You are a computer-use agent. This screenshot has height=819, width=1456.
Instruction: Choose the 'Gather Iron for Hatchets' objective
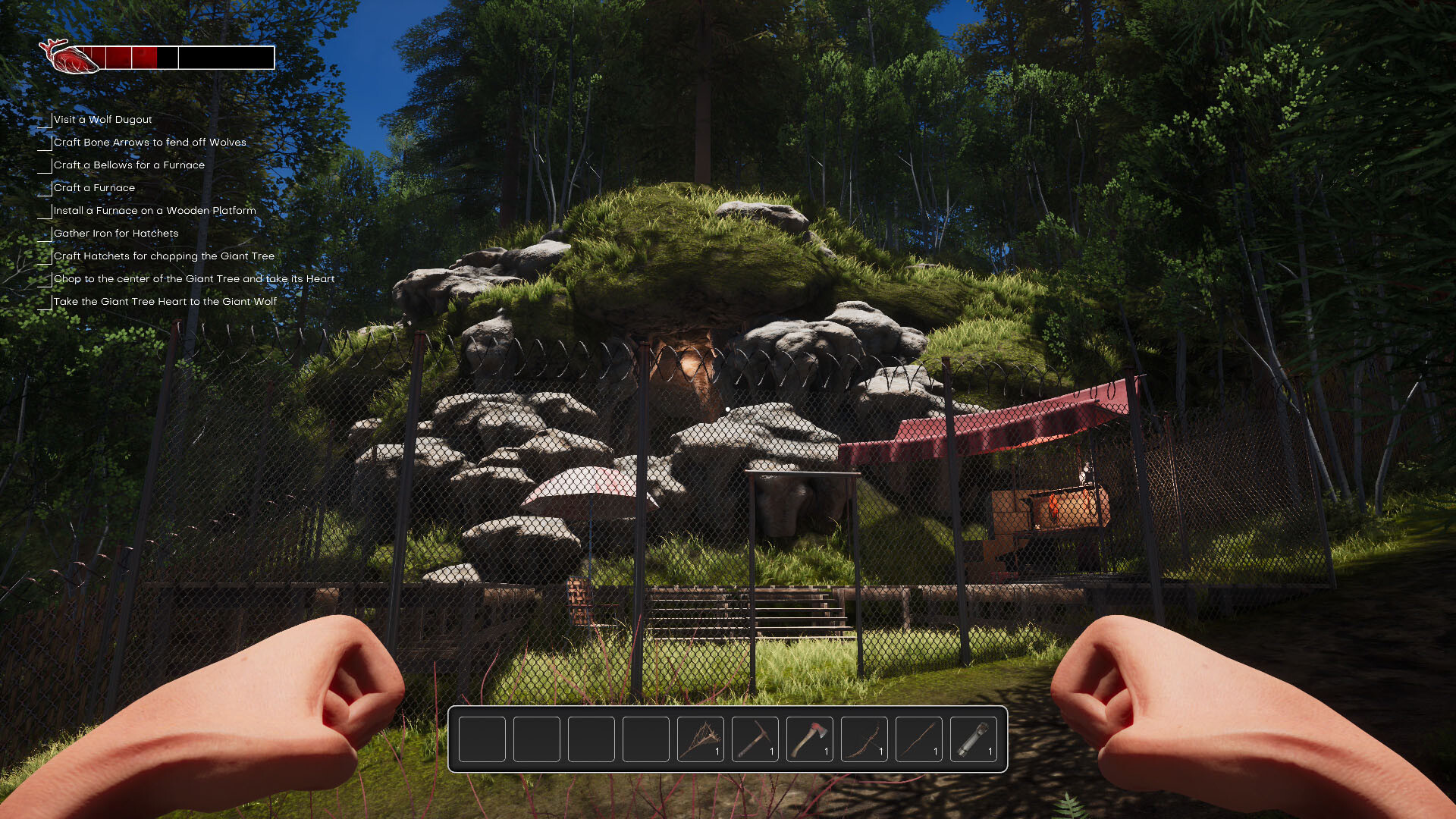(116, 234)
